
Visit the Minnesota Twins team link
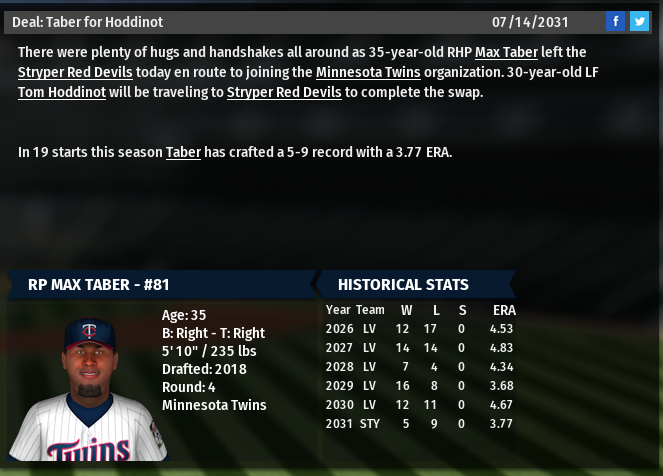(x=368, y=72)
